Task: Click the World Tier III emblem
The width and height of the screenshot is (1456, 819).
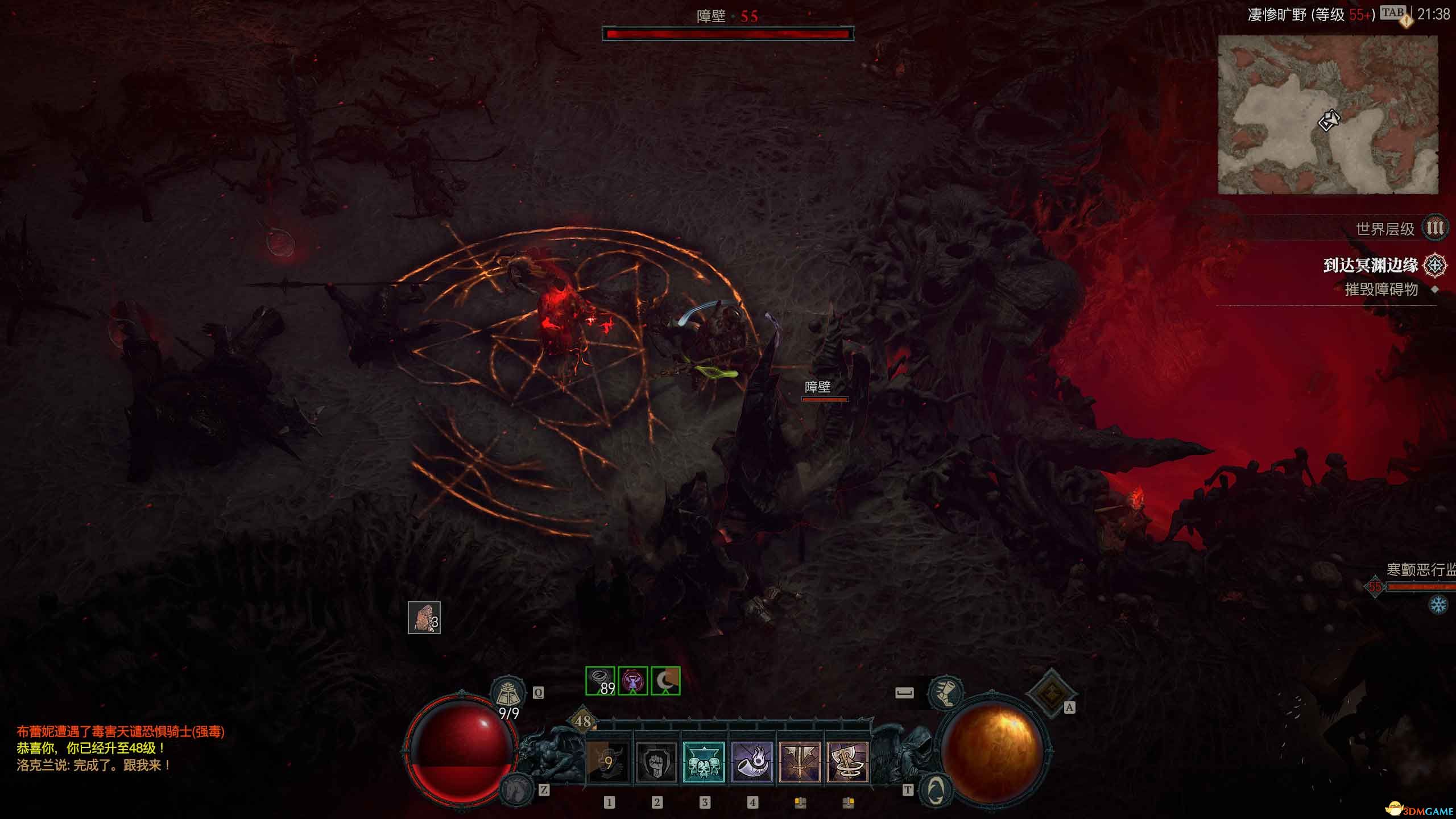Action: [1434, 229]
